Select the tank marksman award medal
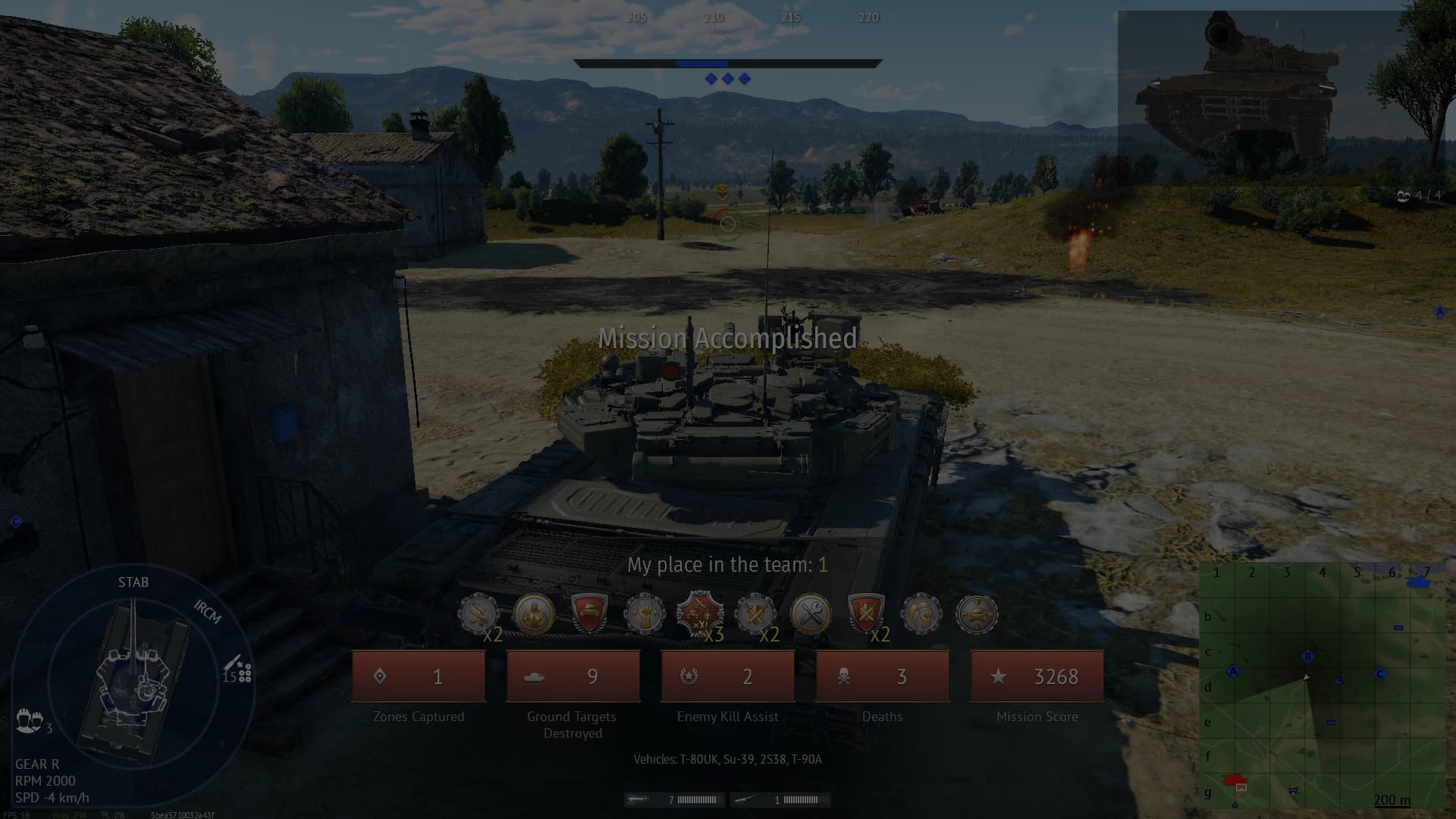 coord(976,614)
